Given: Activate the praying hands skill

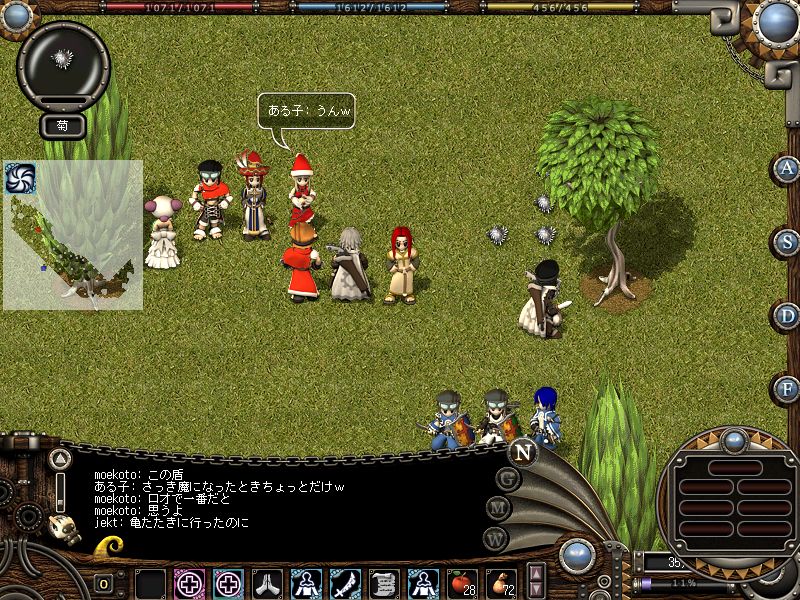Looking at the screenshot, I should pos(267,582).
